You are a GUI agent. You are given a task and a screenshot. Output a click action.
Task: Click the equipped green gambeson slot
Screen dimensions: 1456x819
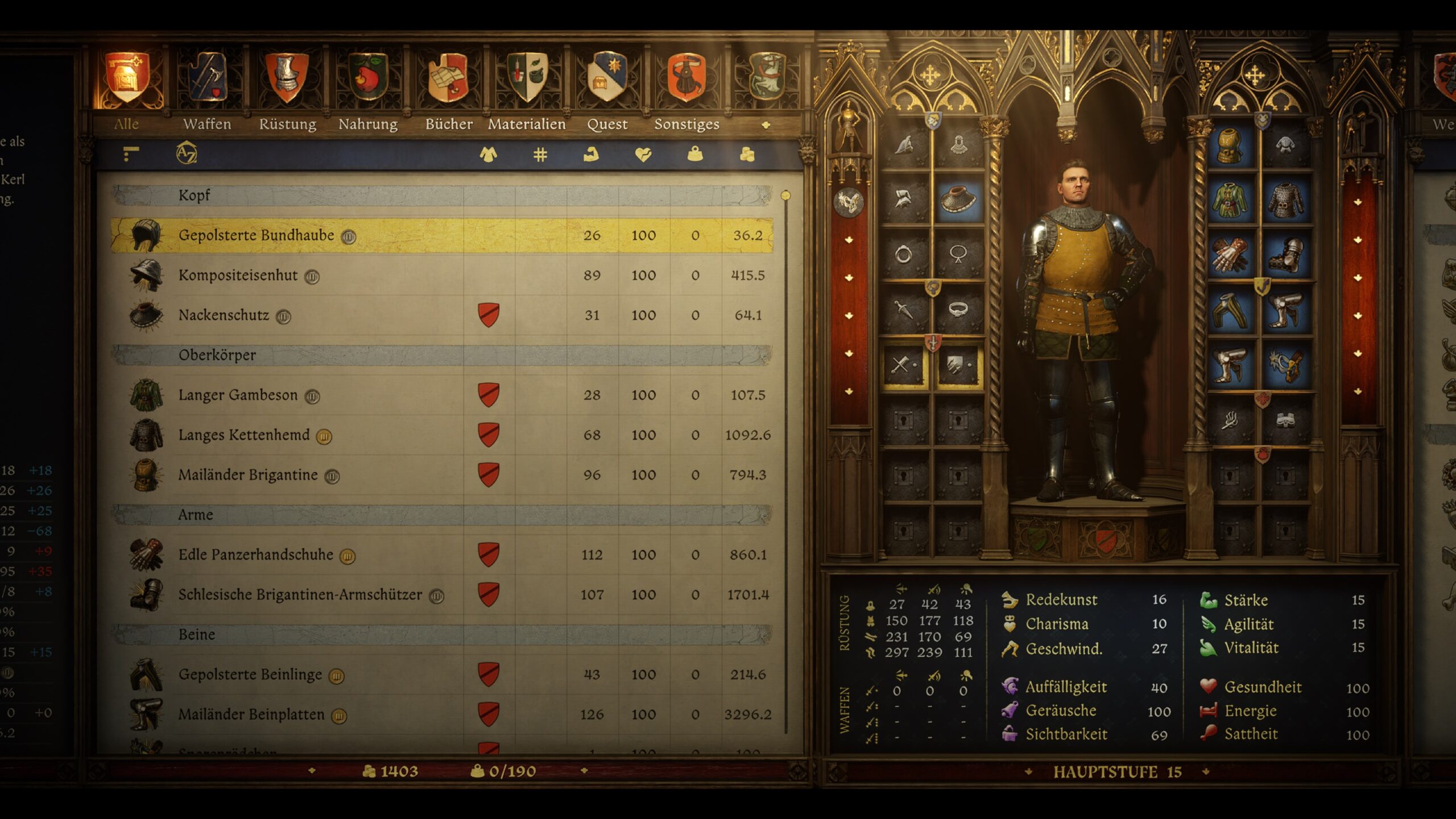(x=1230, y=200)
